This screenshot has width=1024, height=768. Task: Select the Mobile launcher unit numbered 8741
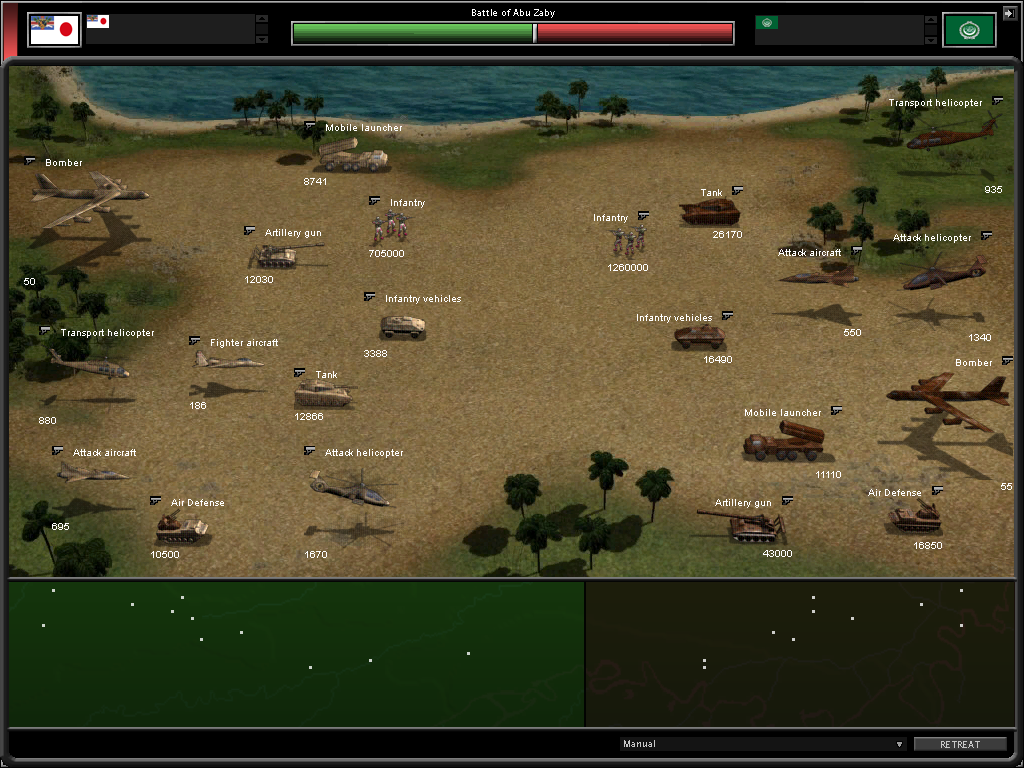(352, 155)
